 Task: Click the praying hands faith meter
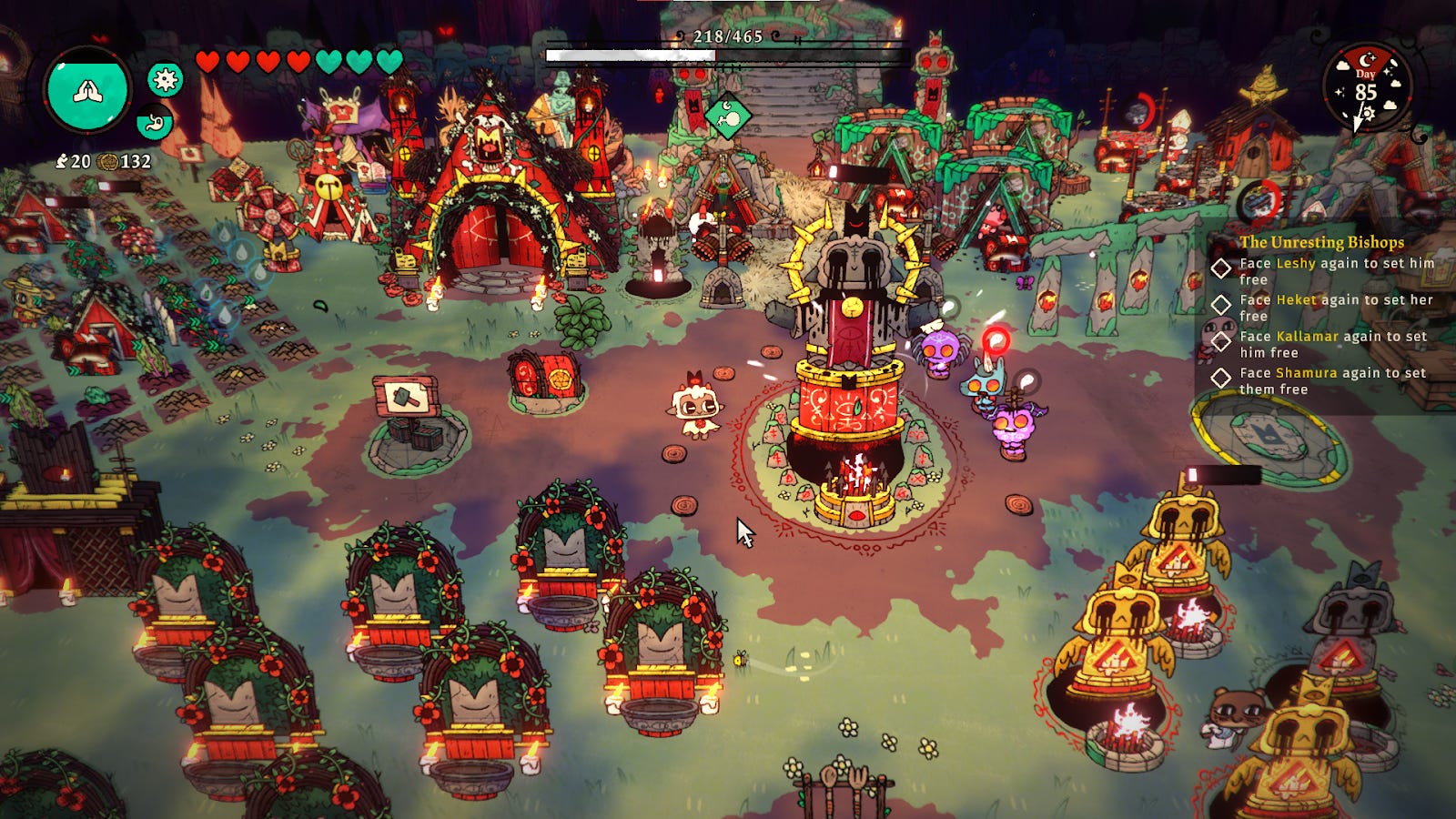pyautogui.click(x=88, y=91)
